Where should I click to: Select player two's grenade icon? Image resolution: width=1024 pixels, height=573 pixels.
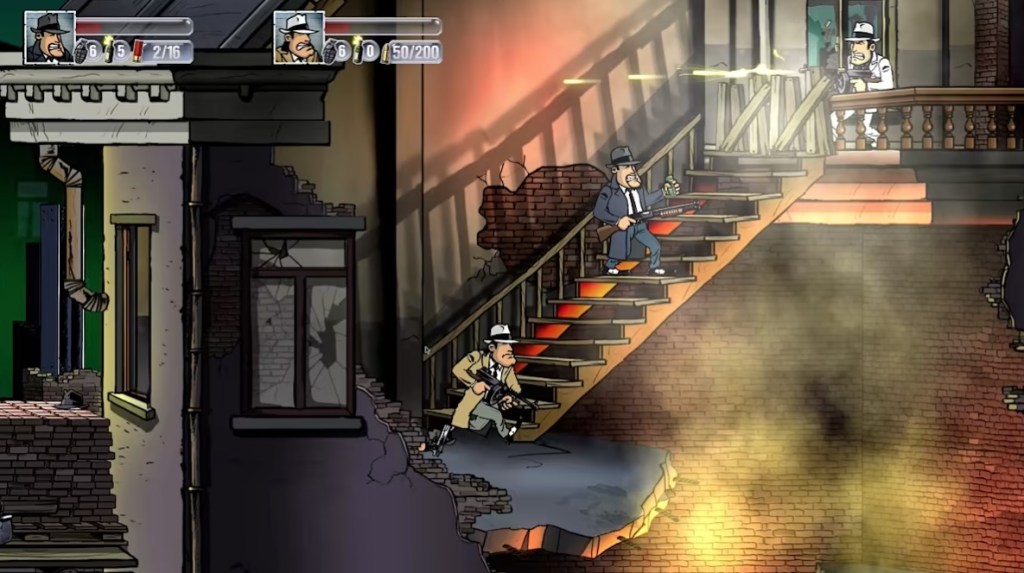(x=329, y=51)
